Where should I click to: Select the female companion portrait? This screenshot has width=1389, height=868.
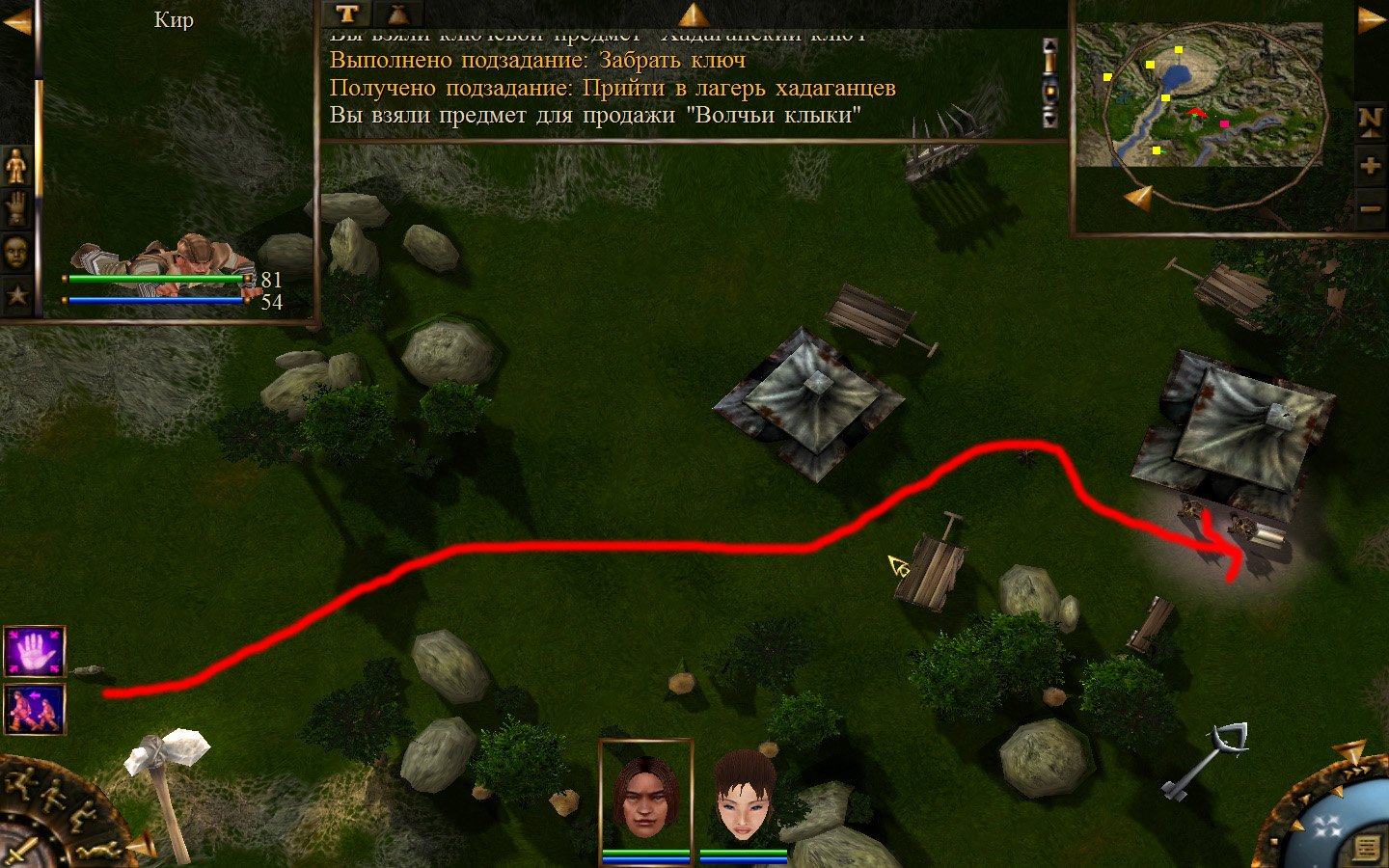744,797
